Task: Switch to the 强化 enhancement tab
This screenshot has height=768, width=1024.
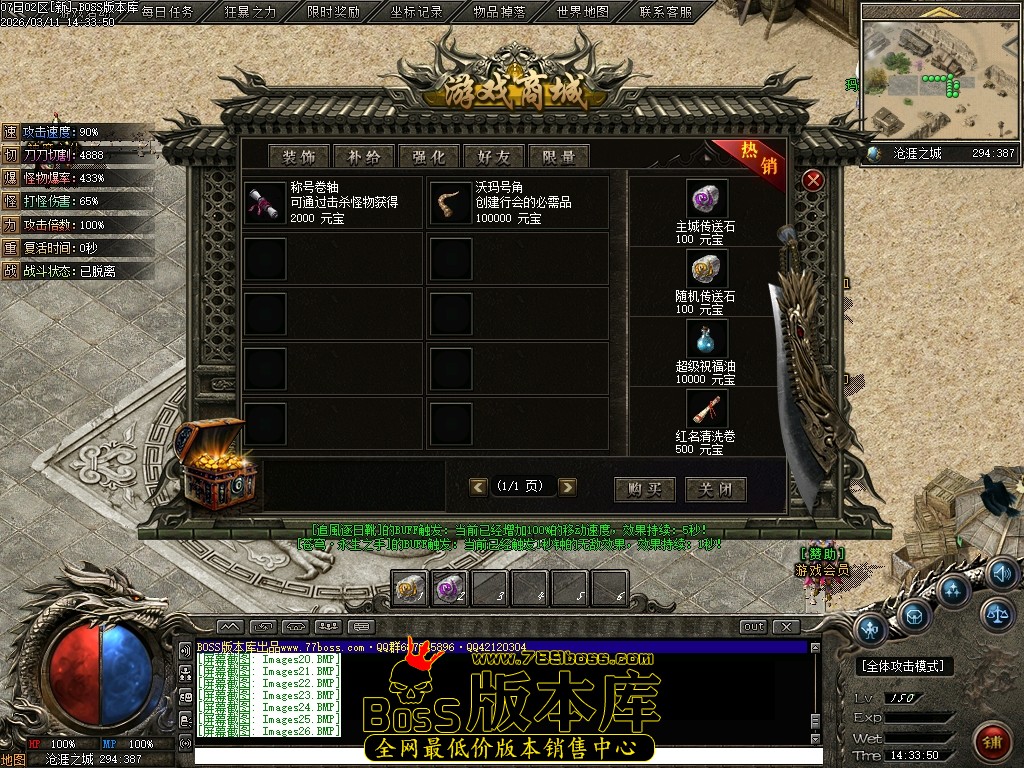Action: pos(429,156)
